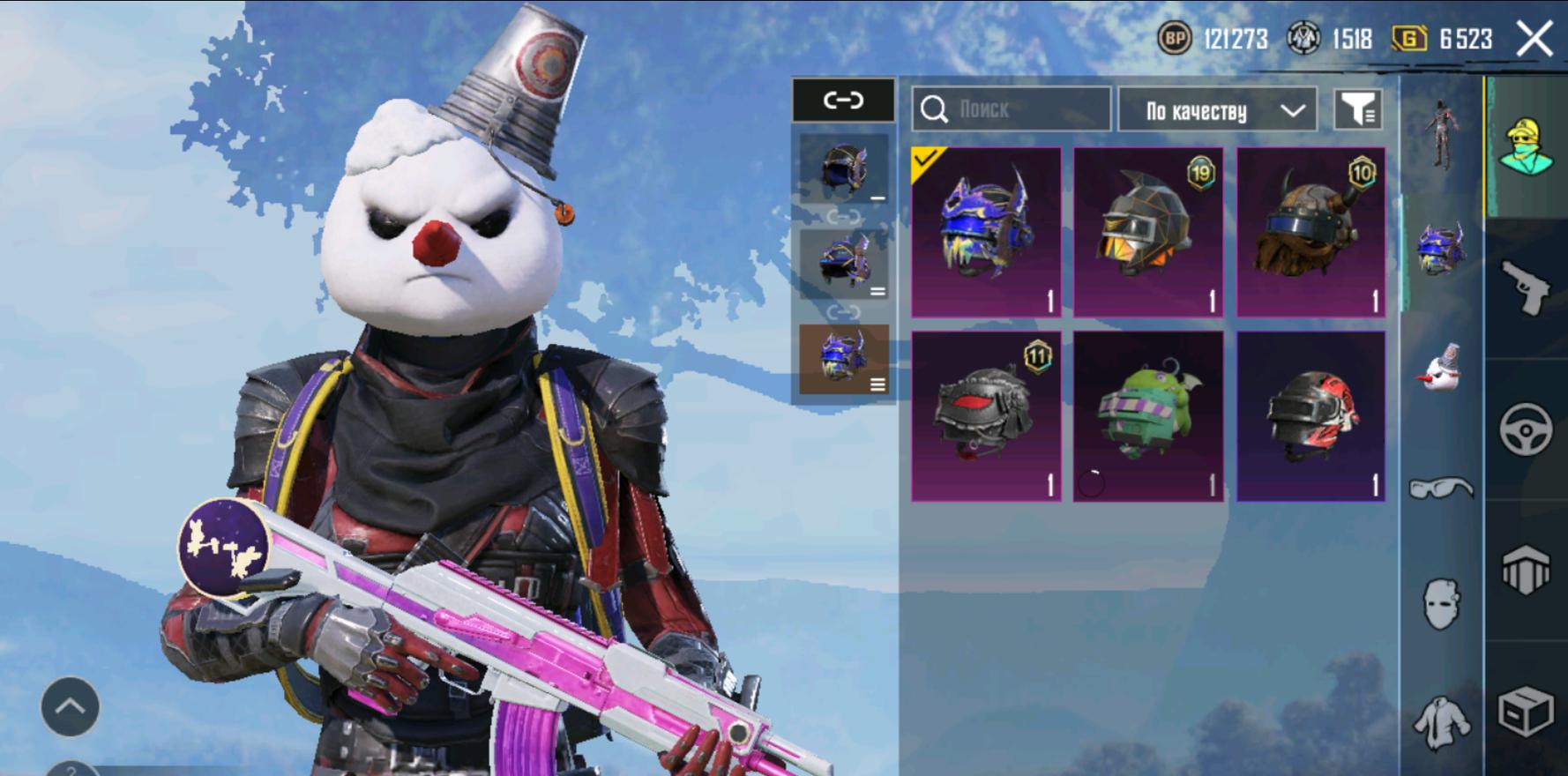Choose the red and black striped helmet
Image resolution: width=1568 pixels, height=776 pixels.
pyautogui.click(x=1310, y=415)
